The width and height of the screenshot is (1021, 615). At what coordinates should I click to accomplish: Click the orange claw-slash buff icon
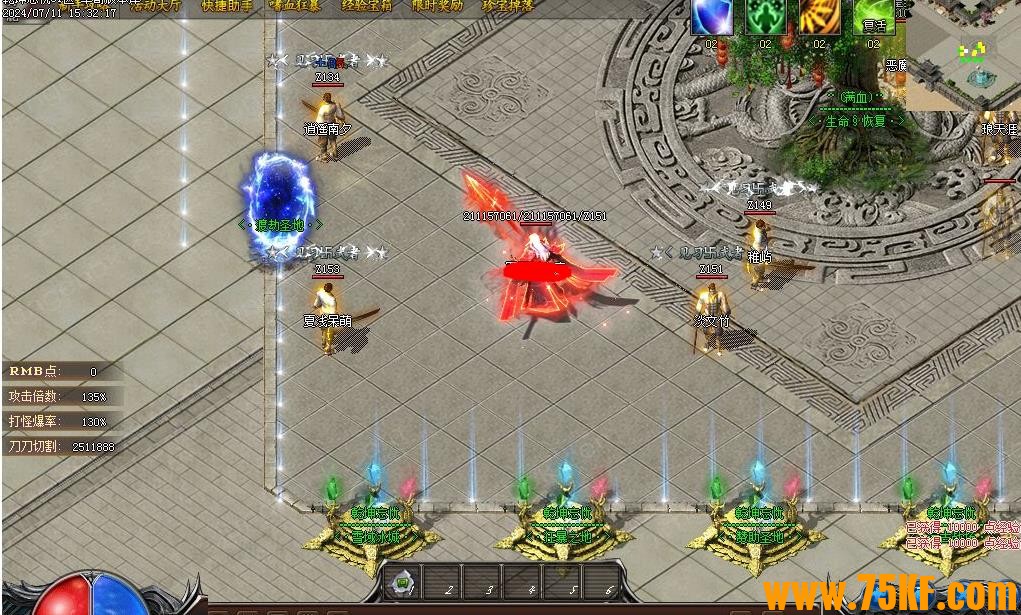tap(819, 17)
